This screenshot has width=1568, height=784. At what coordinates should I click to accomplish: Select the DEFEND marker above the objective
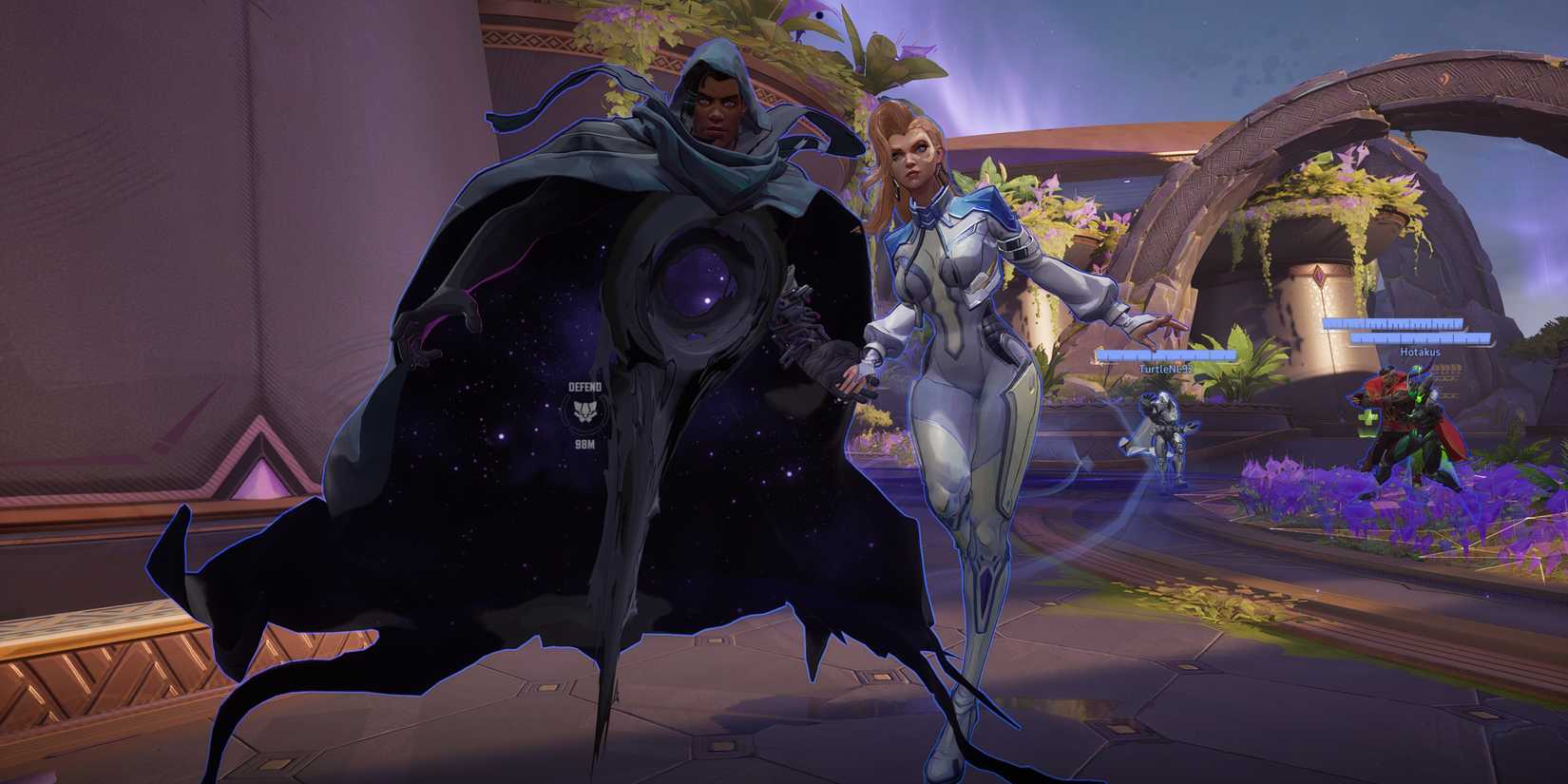pos(586,388)
